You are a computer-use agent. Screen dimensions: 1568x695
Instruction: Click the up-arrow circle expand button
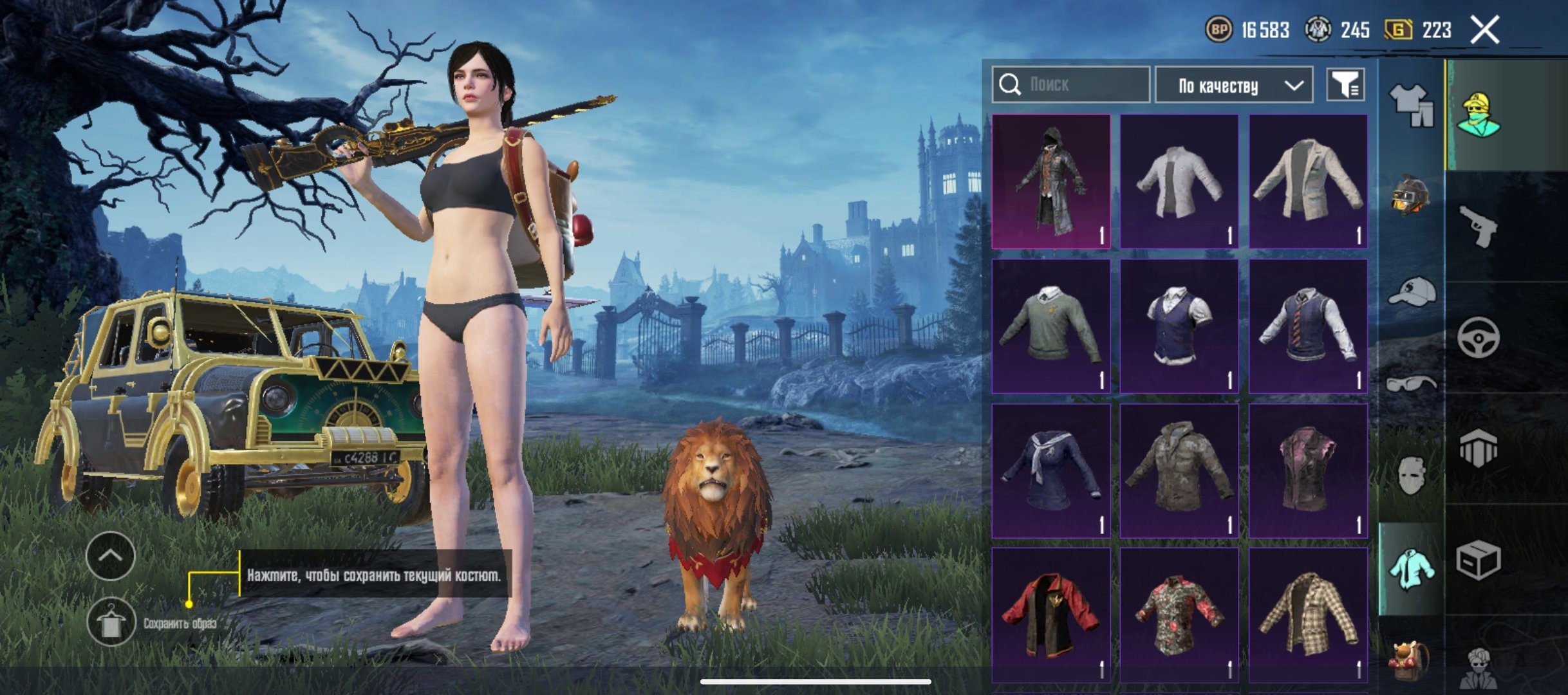coord(110,556)
